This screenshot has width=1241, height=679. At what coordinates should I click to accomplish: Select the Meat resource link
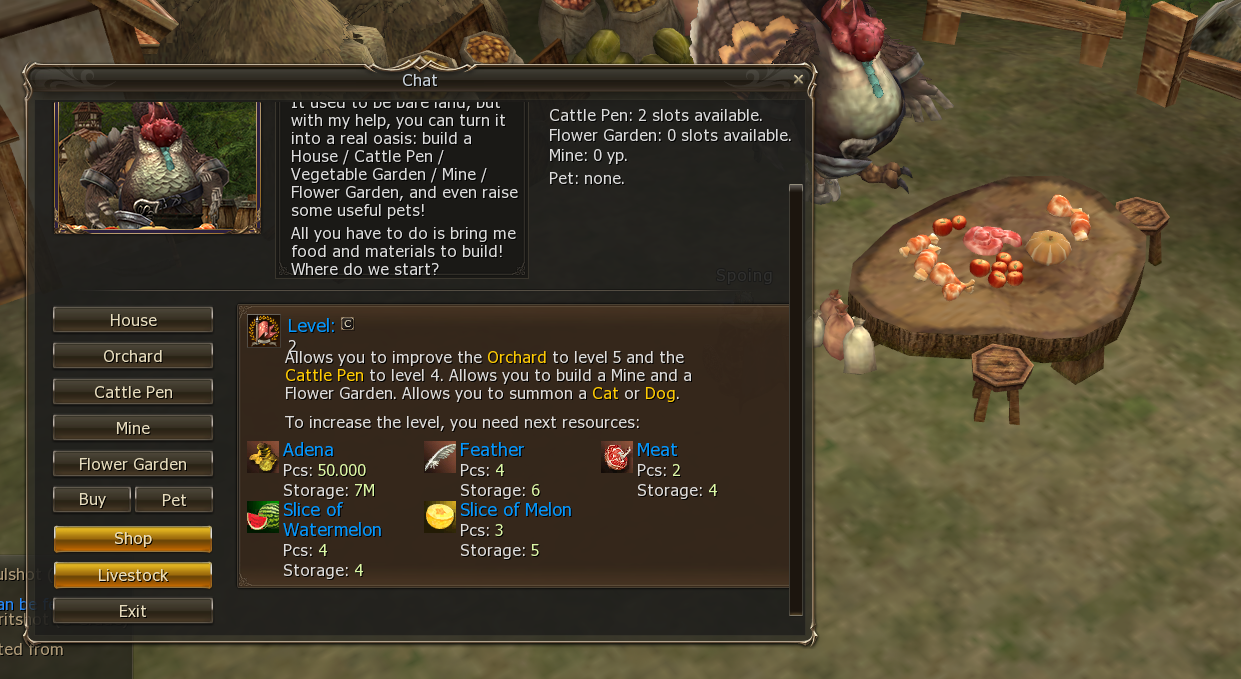[657, 450]
